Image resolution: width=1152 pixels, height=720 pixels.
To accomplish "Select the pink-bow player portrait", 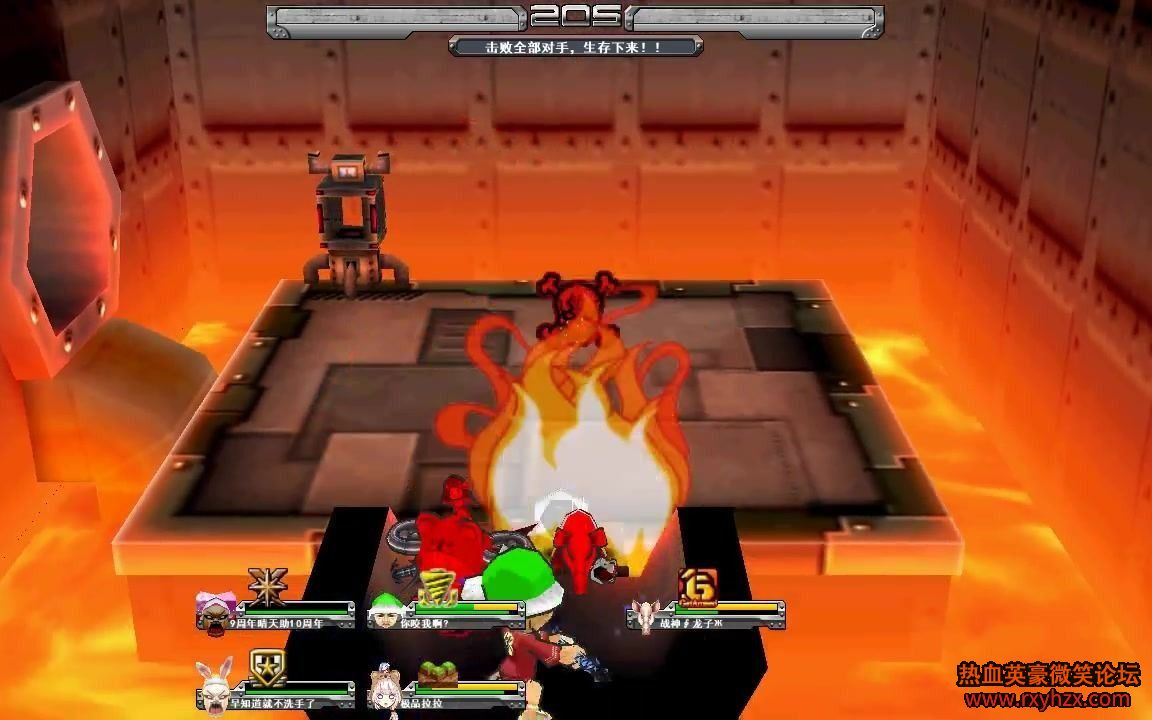I will tap(217, 609).
